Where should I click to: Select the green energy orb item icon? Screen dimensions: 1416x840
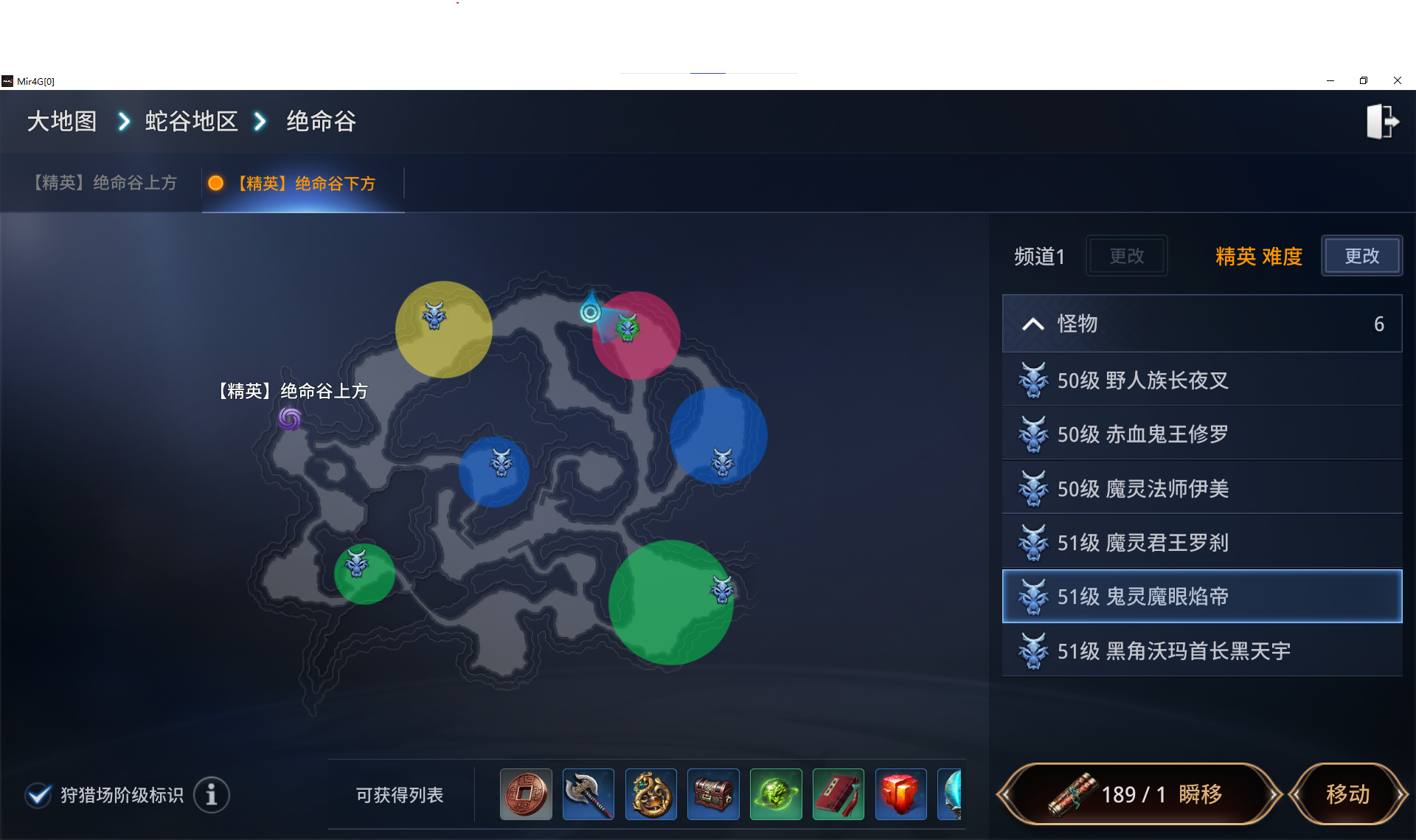click(776, 794)
